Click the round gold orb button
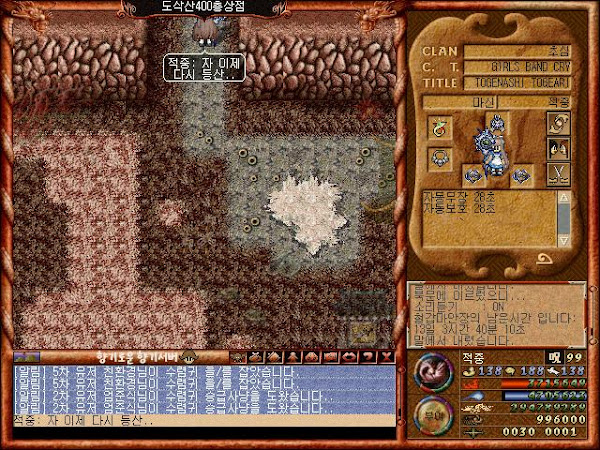The height and width of the screenshot is (450, 600). click(429, 411)
